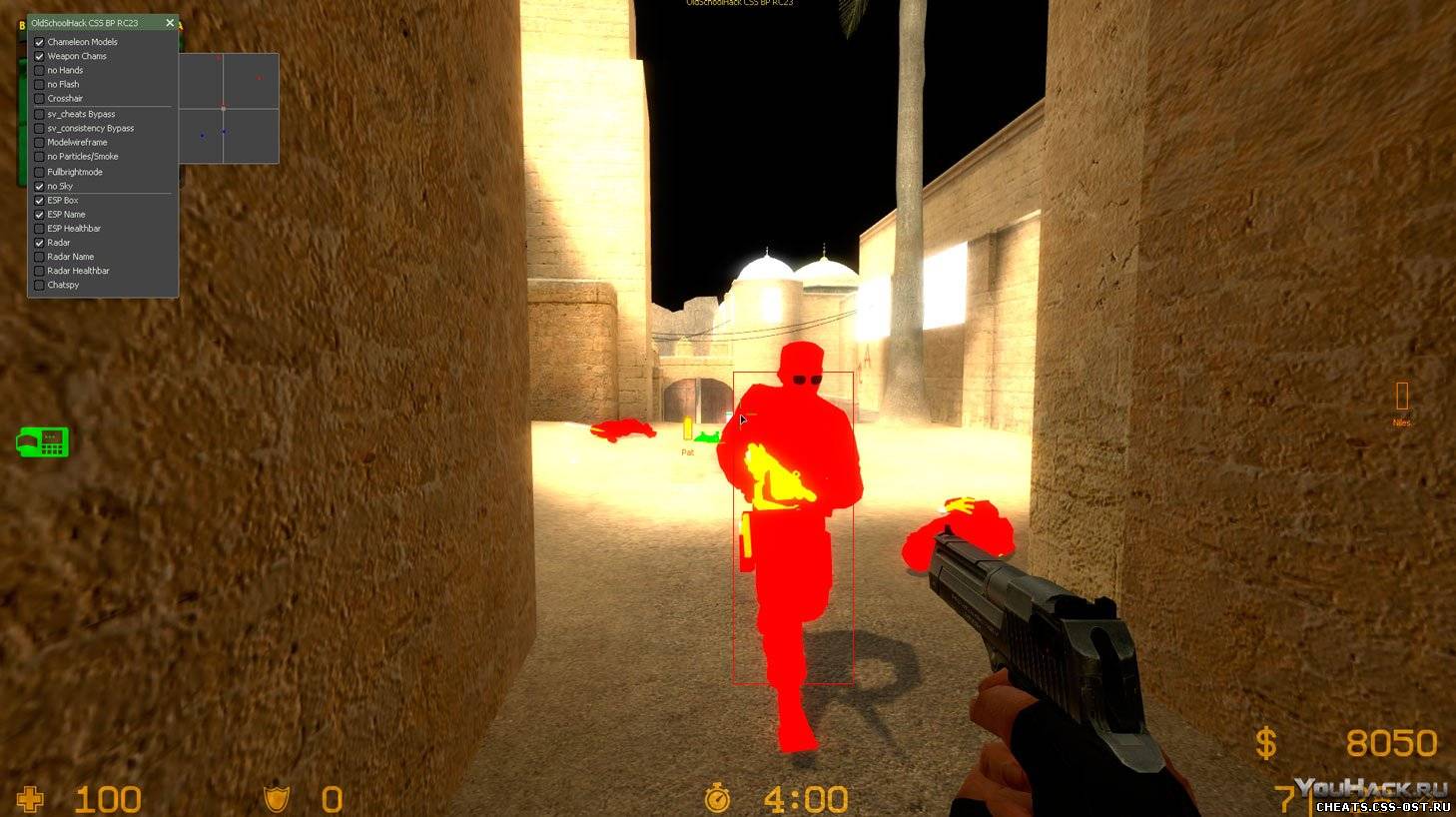Turn on the Chatspy checkbox
Image resolution: width=1456 pixels, height=817 pixels.
(39, 285)
